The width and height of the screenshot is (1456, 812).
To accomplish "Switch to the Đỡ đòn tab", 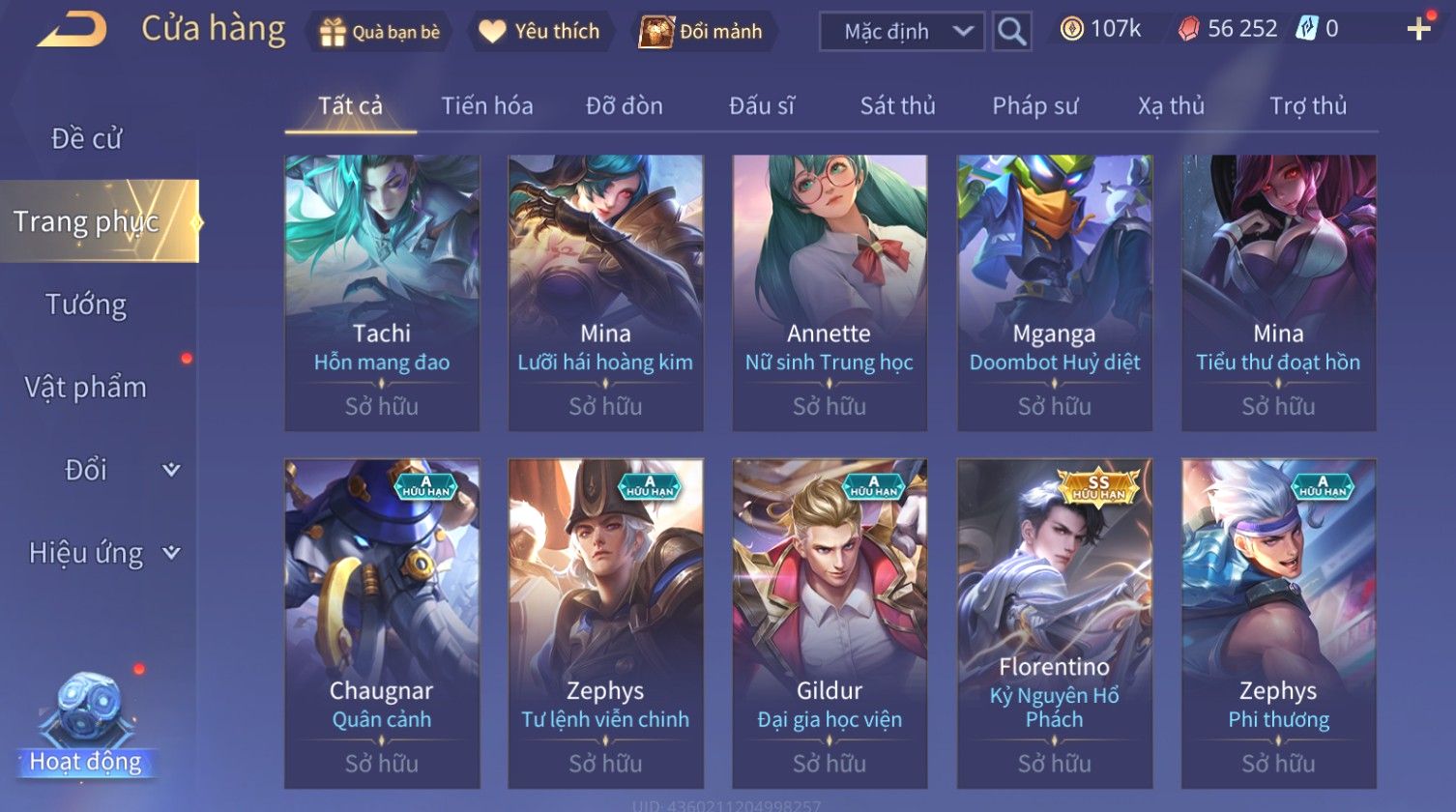I will click(x=625, y=105).
